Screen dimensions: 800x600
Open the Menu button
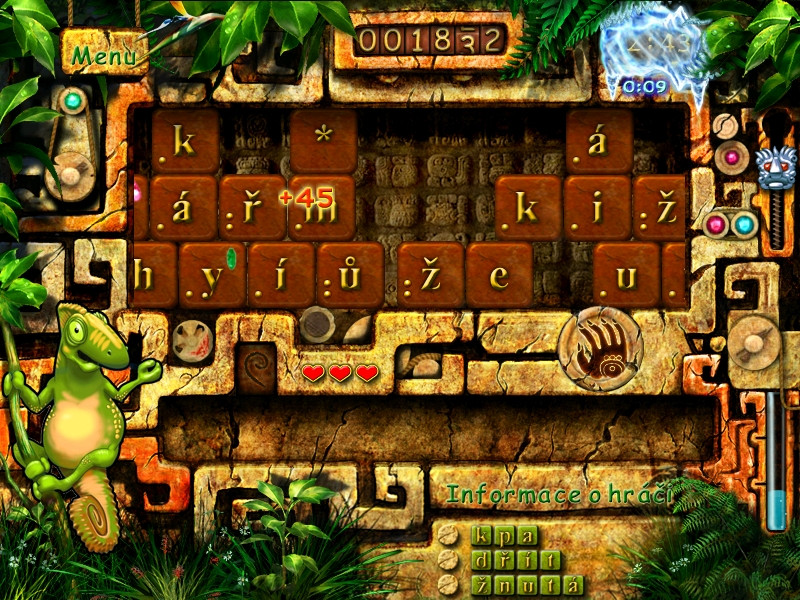click(x=103, y=56)
